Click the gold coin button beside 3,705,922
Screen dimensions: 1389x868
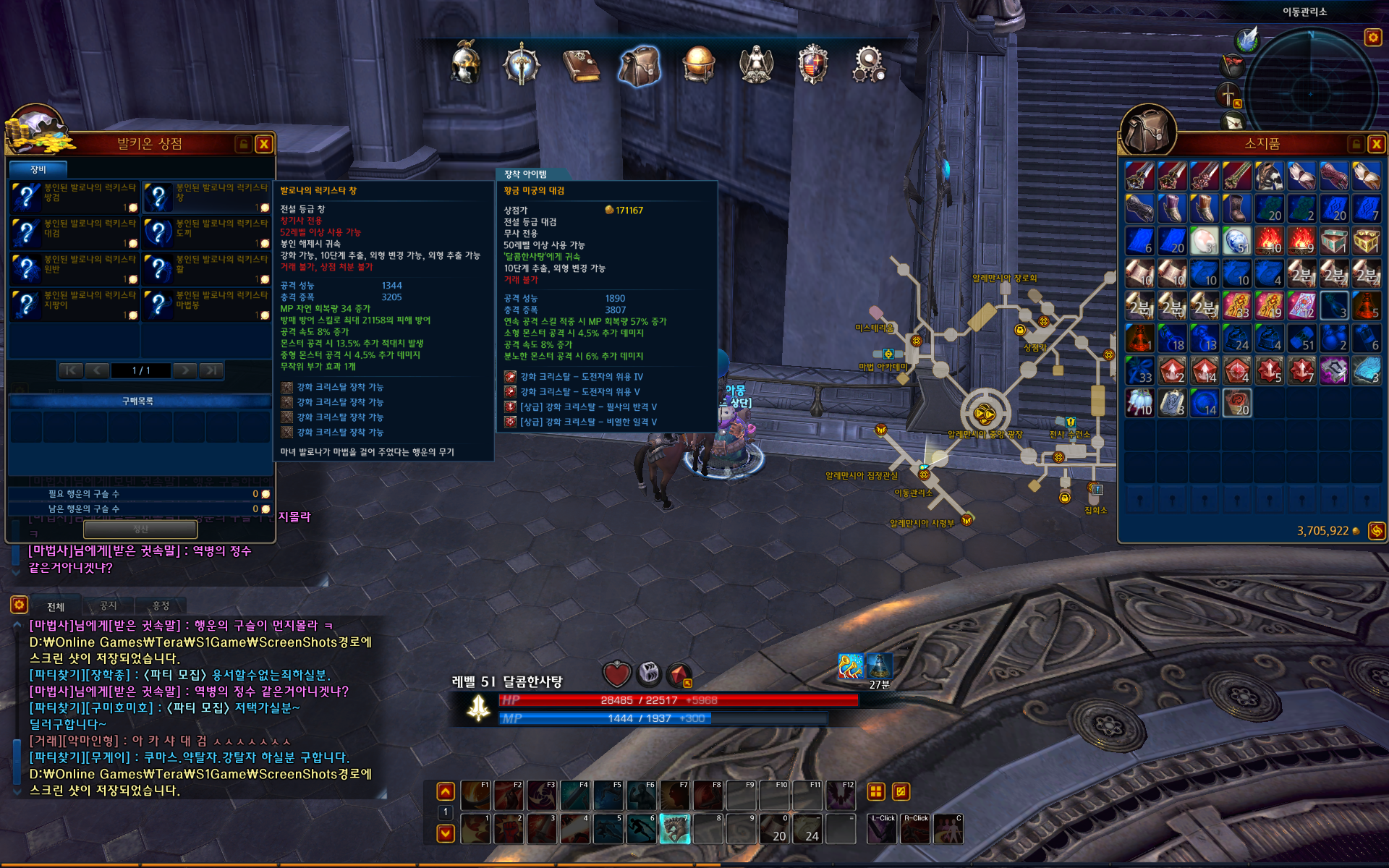pos(1376,531)
